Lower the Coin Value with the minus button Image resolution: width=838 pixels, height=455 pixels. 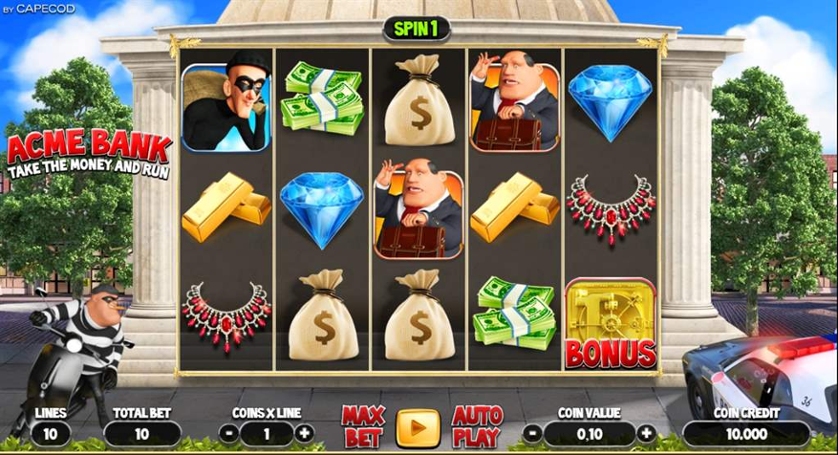[532, 434]
